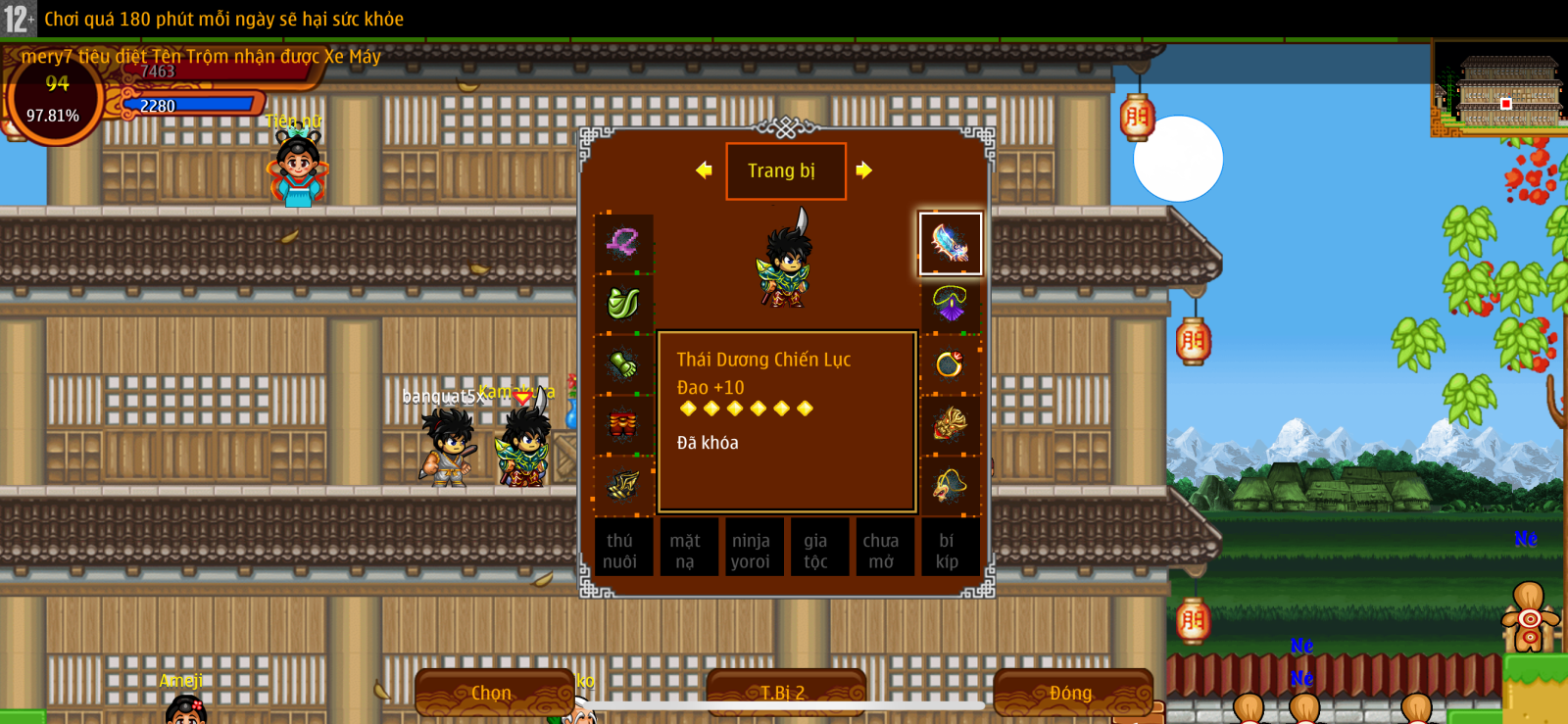Open the mặt nạ mask slot

click(685, 550)
